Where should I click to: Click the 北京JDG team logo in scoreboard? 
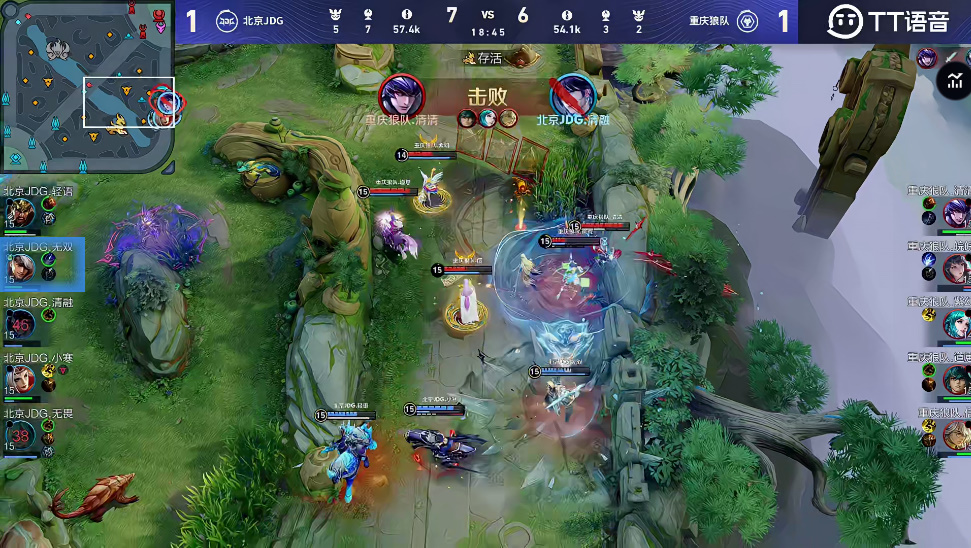(227, 21)
